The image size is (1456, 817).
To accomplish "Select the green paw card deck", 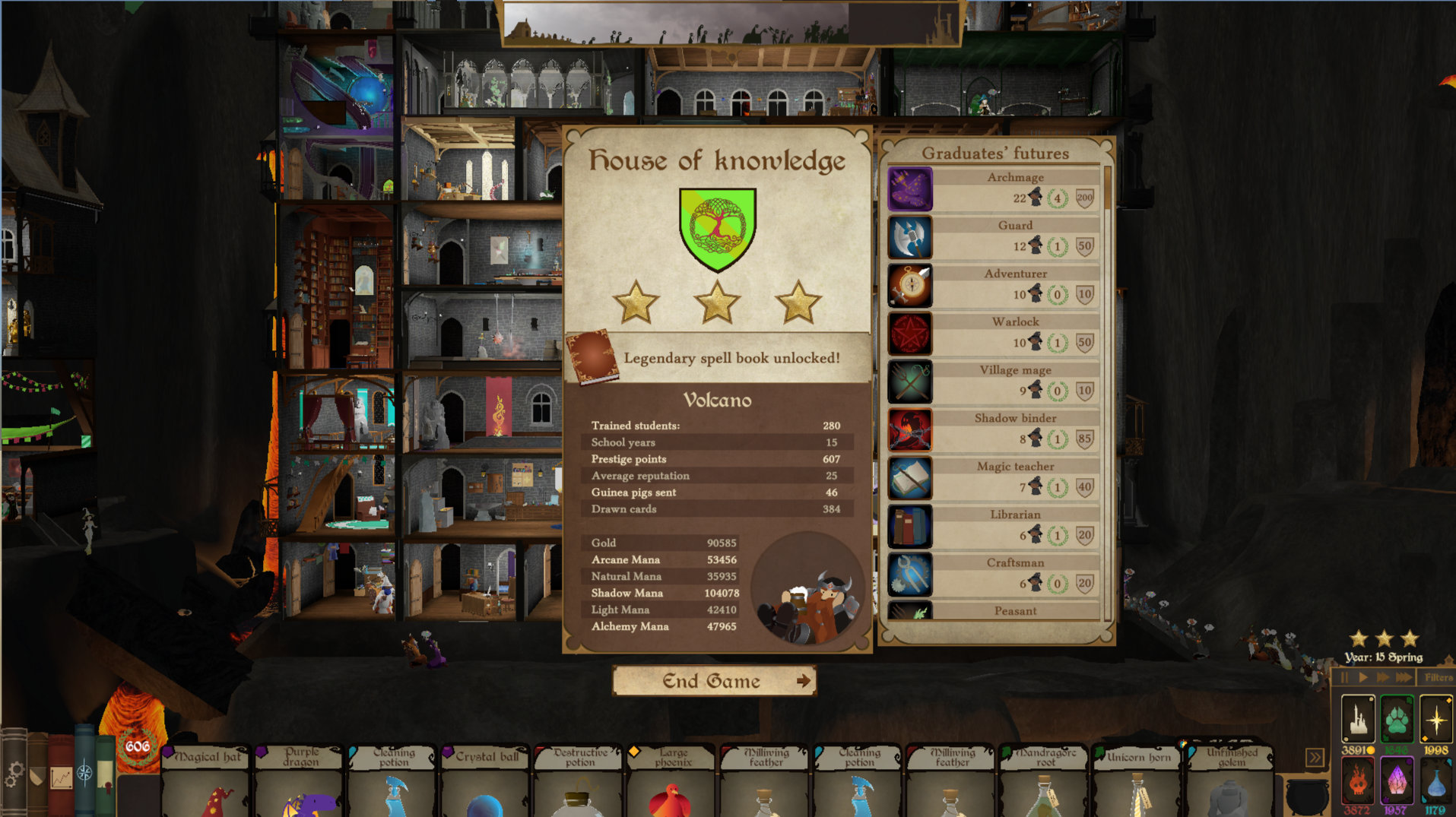I will pyautogui.click(x=1397, y=719).
